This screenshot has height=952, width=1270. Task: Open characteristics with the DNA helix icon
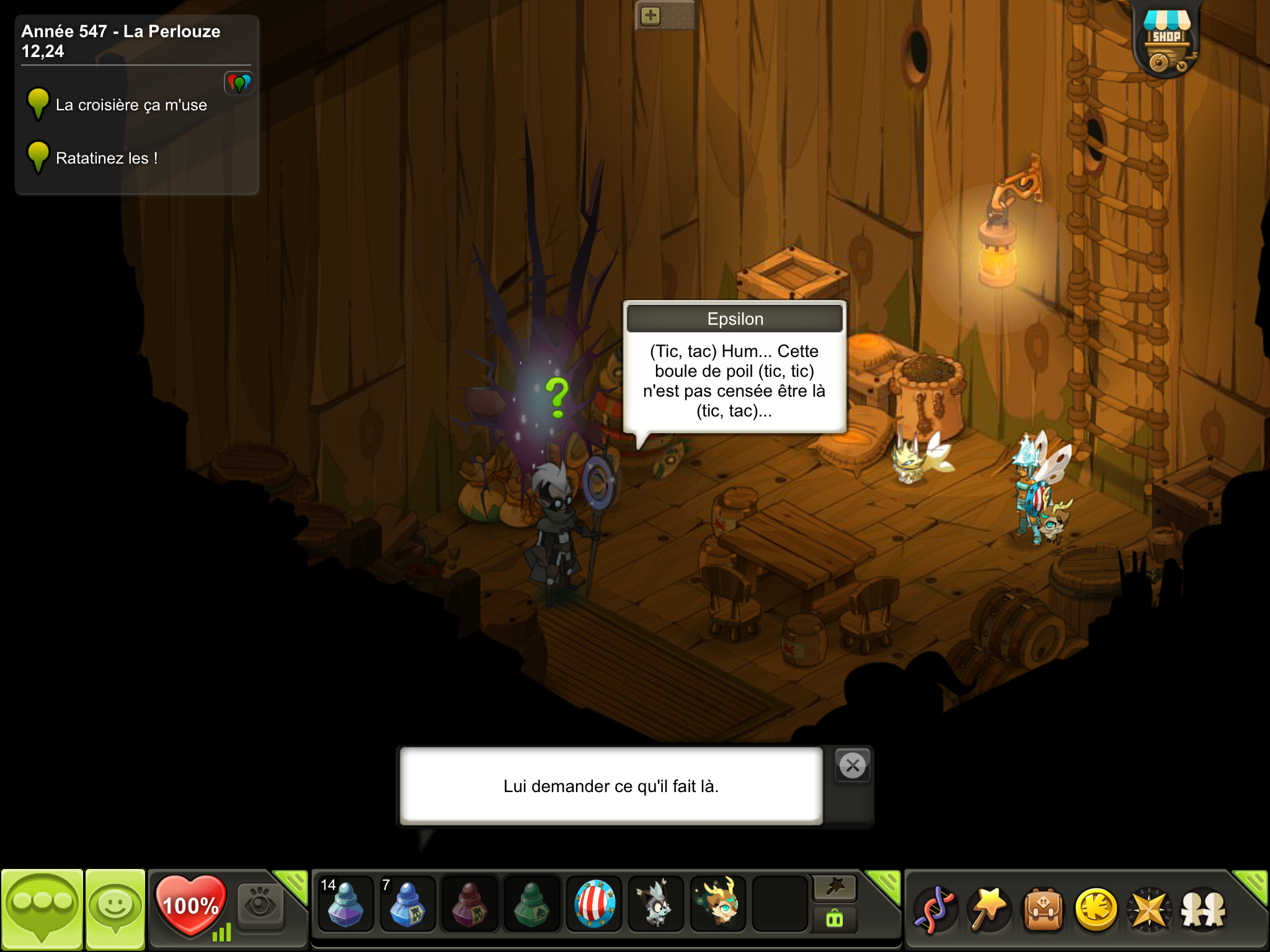coord(935,910)
